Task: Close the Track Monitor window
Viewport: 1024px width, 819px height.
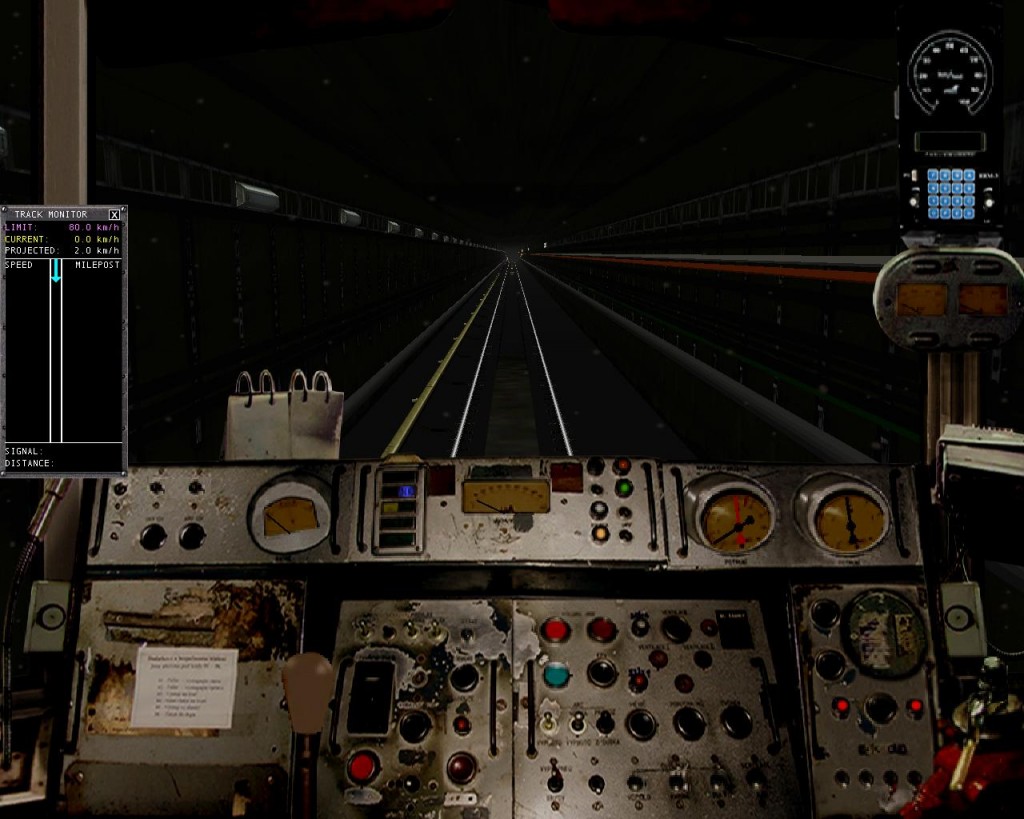Action: [x=114, y=214]
